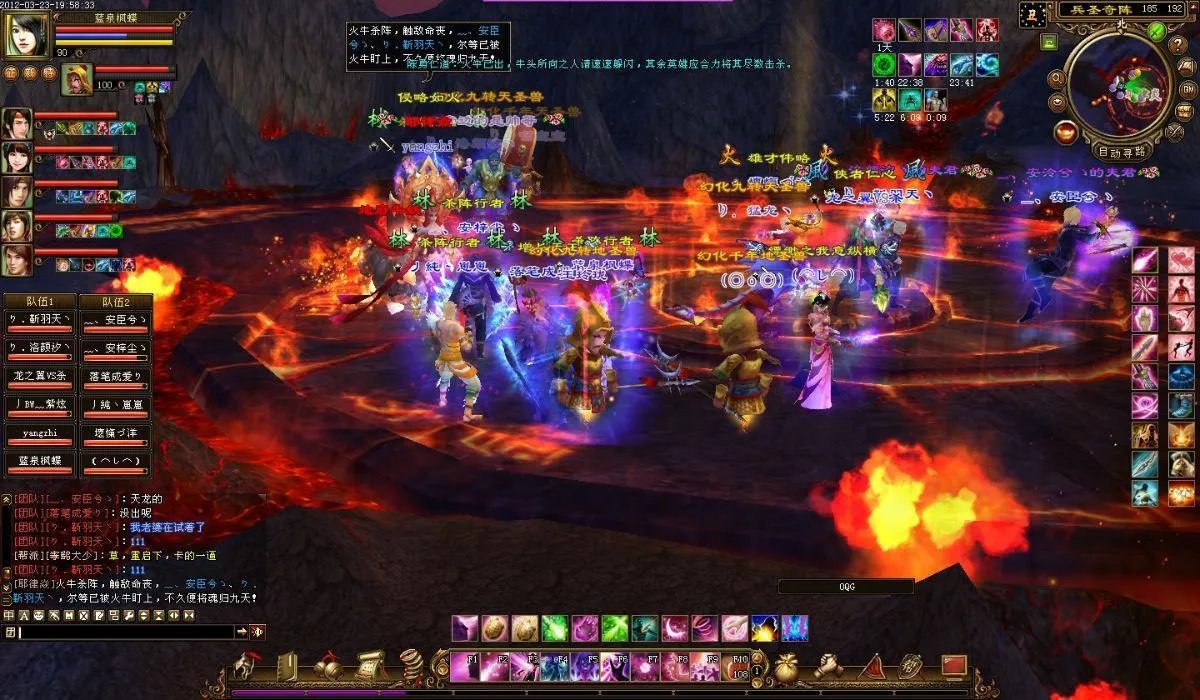Open the gold ingot shop button

pyautogui.click(x=1067, y=131)
